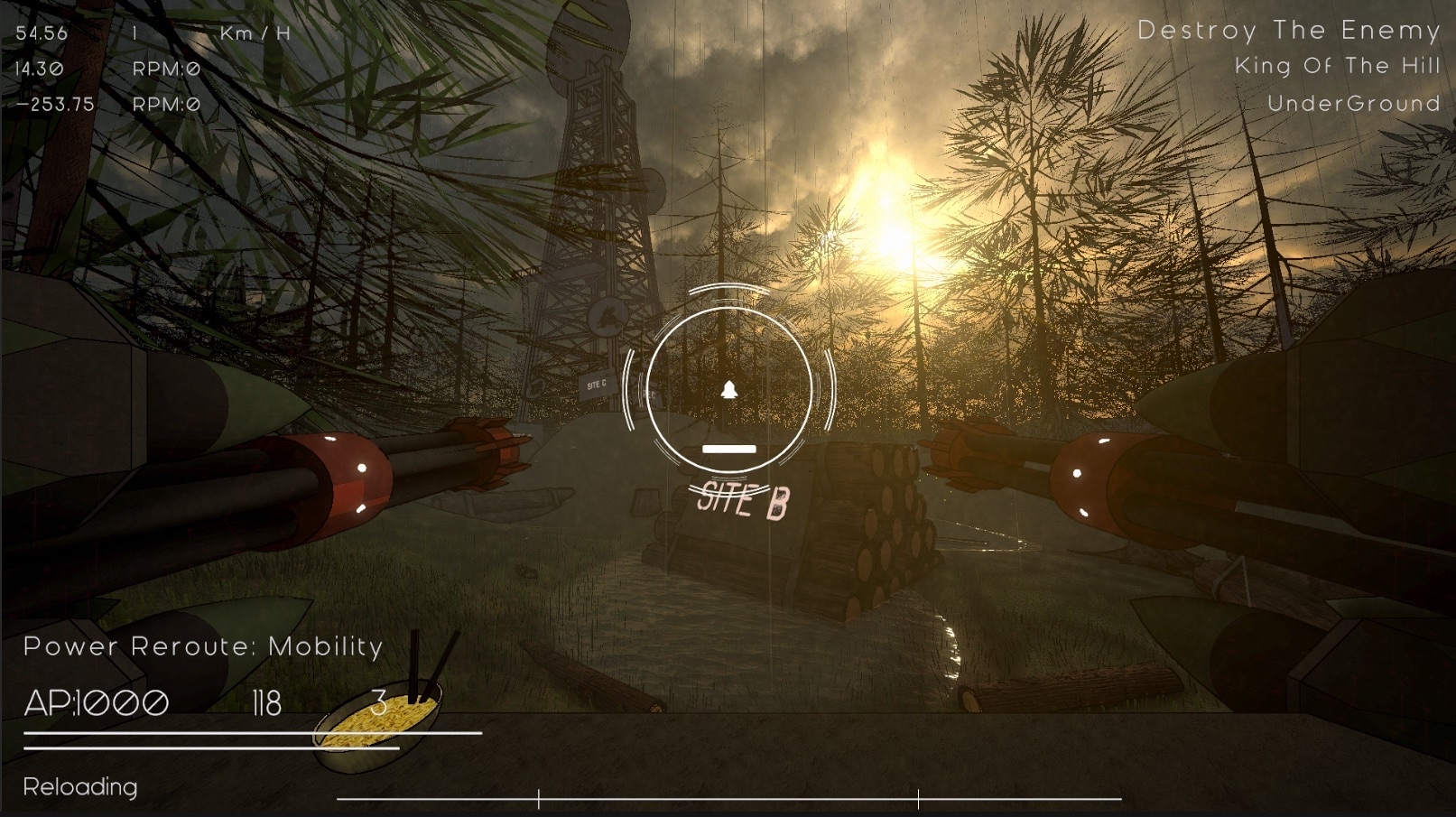Choose the King Of The Hill entry

tap(1337, 67)
